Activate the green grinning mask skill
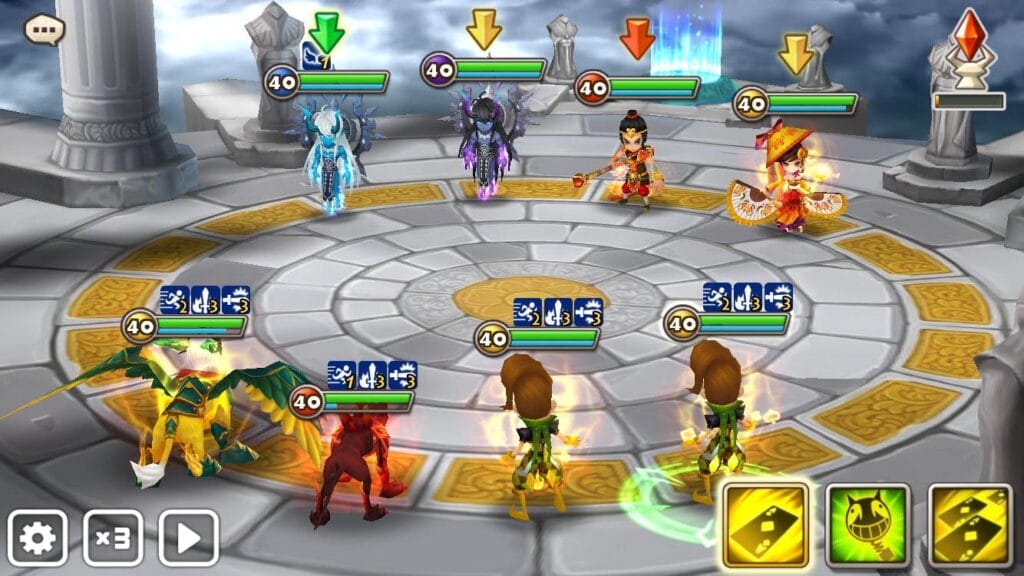This screenshot has height=576, width=1024. [x=868, y=526]
